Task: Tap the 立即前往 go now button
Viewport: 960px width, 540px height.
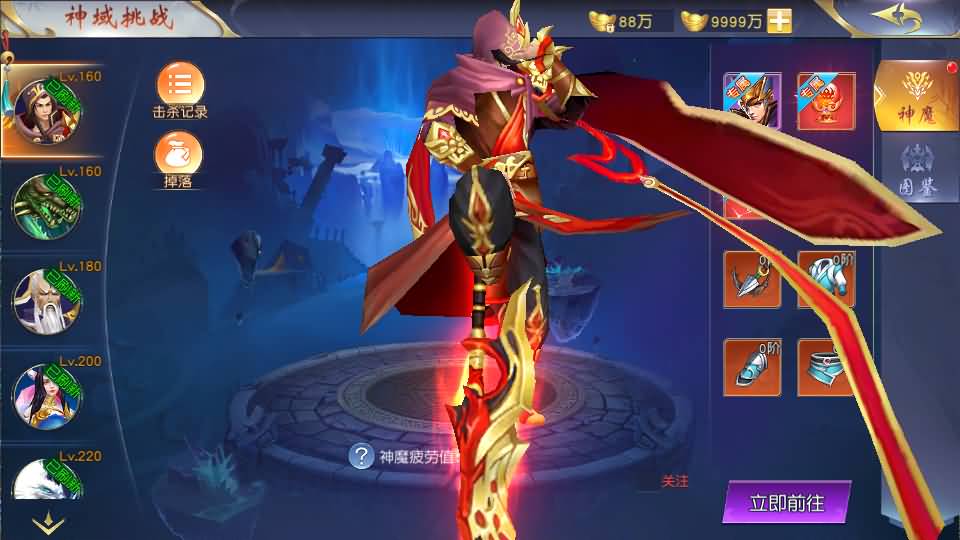Action: 787,502
